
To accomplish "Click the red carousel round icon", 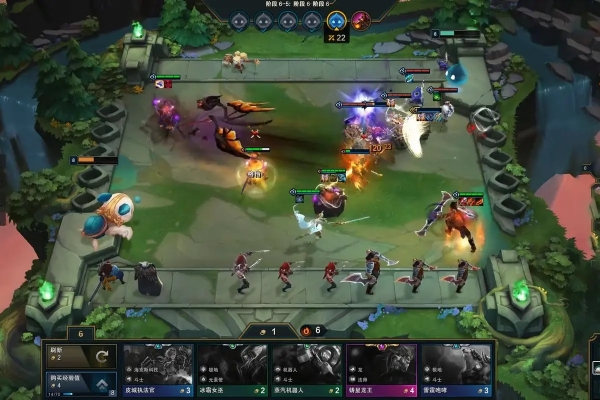I will 362,20.
